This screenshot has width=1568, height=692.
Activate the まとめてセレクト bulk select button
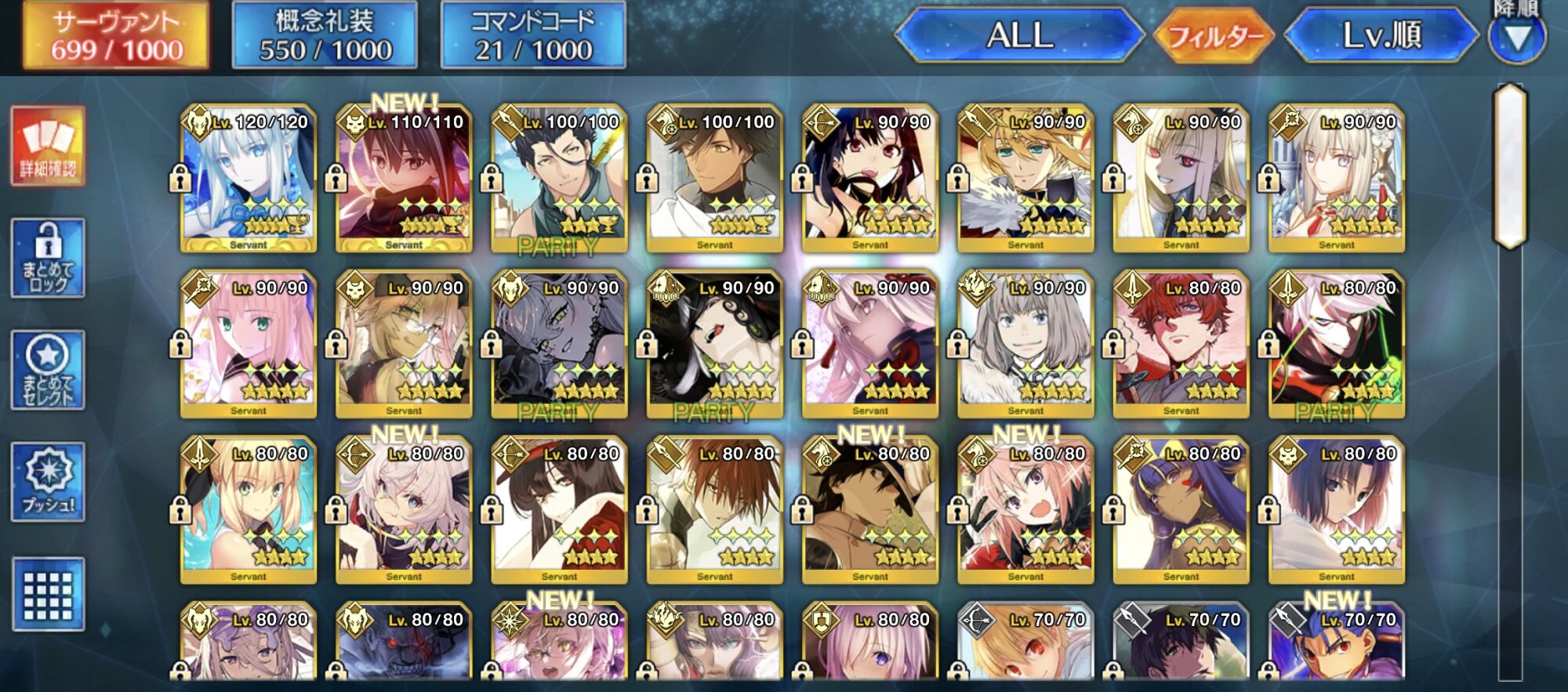click(x=48, y=370)
